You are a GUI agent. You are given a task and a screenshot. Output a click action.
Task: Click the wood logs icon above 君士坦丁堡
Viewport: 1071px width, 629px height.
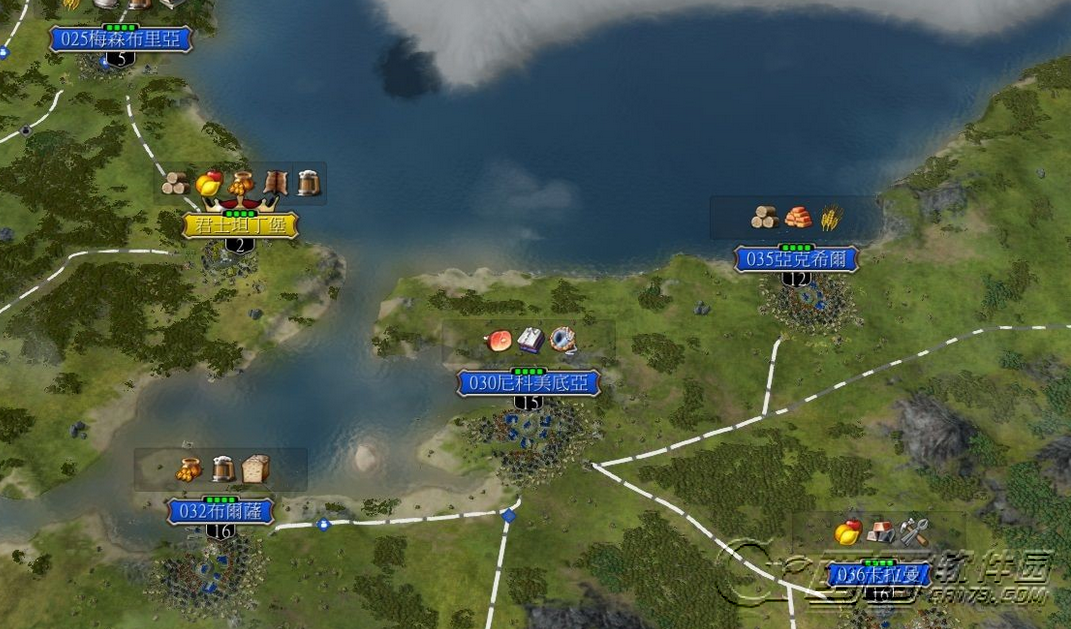point(177,183)
